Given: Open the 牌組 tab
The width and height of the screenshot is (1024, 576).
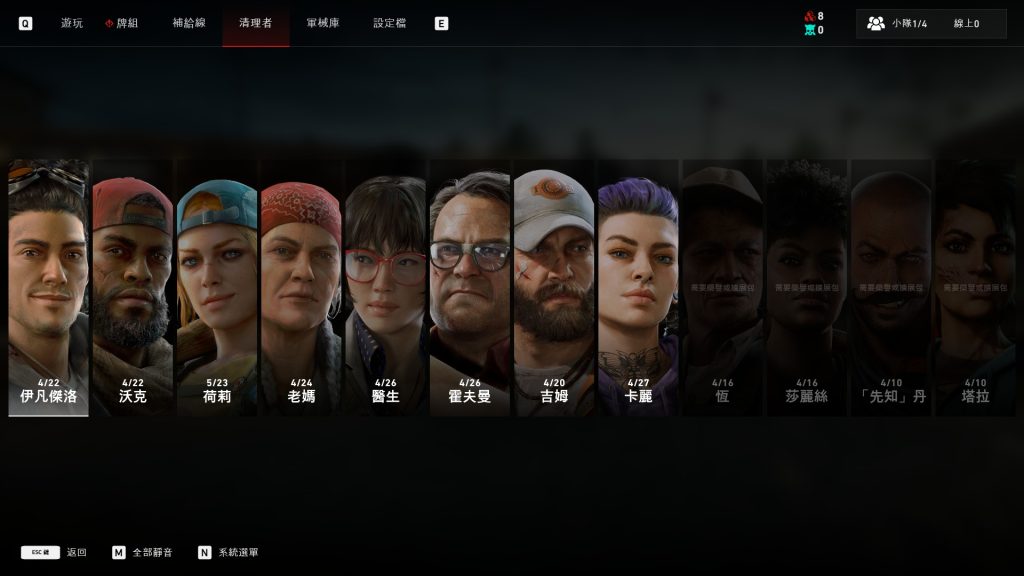Looking at the screenshot, I should pos(125,23).
